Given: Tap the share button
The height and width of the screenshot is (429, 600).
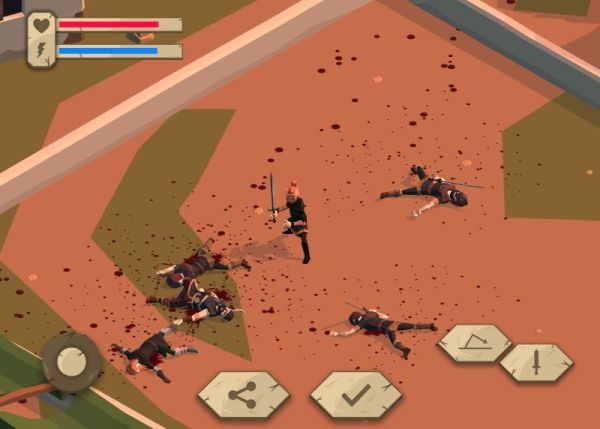Looking at the screenshot, I should [243, 394].
